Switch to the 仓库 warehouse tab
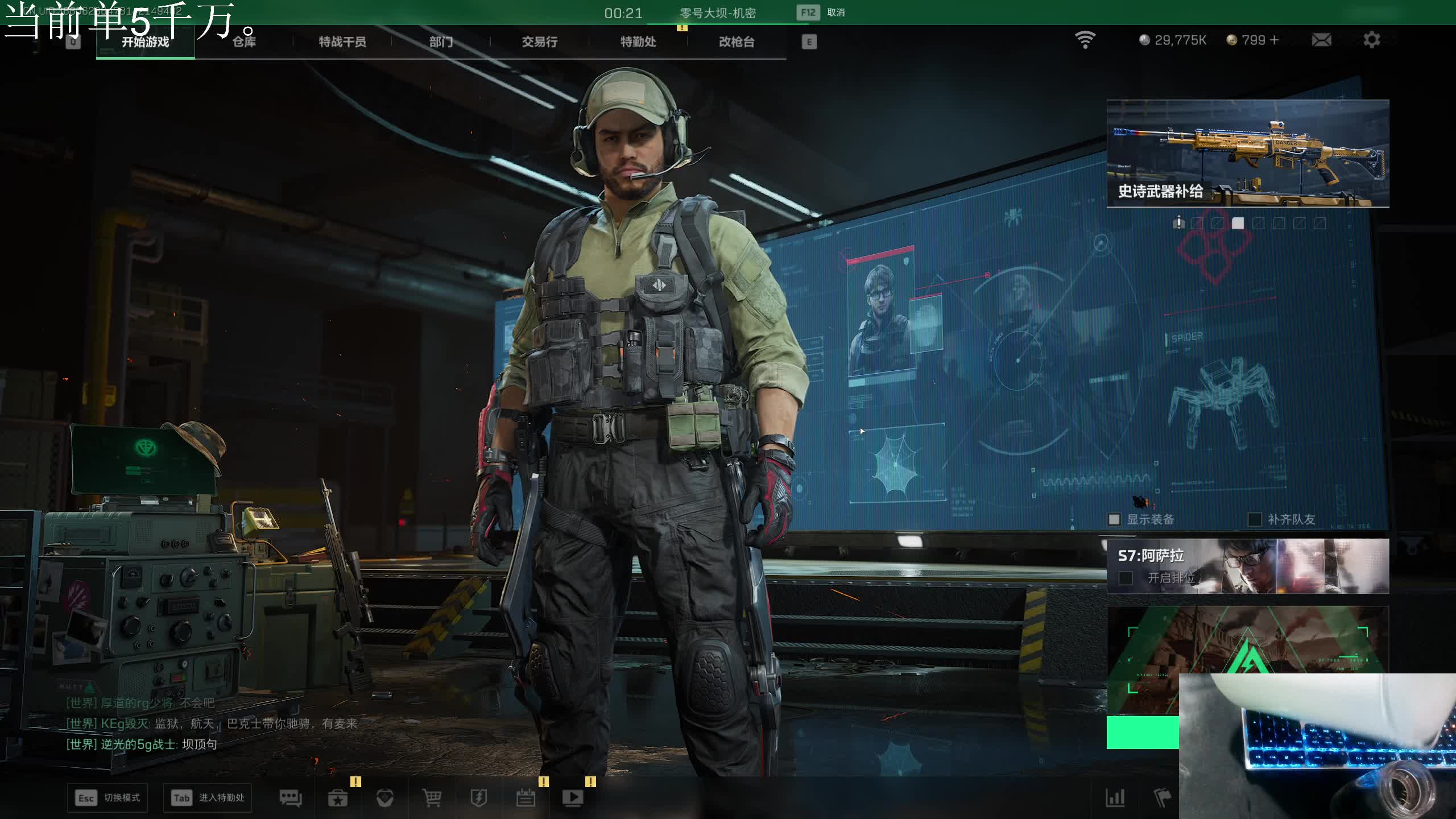 coord(244,42)
